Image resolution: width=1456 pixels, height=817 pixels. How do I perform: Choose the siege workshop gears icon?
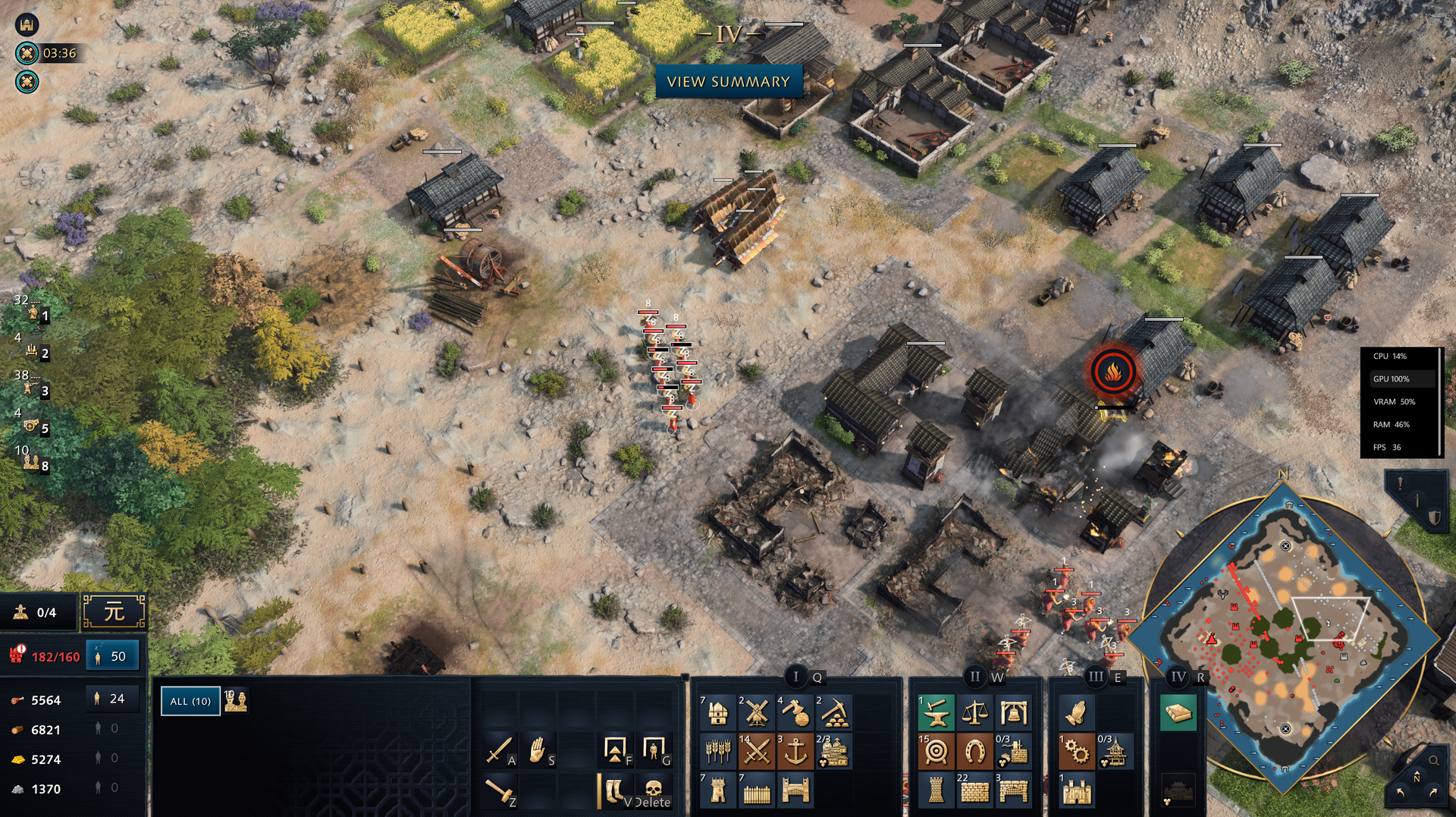[1076, 752]
